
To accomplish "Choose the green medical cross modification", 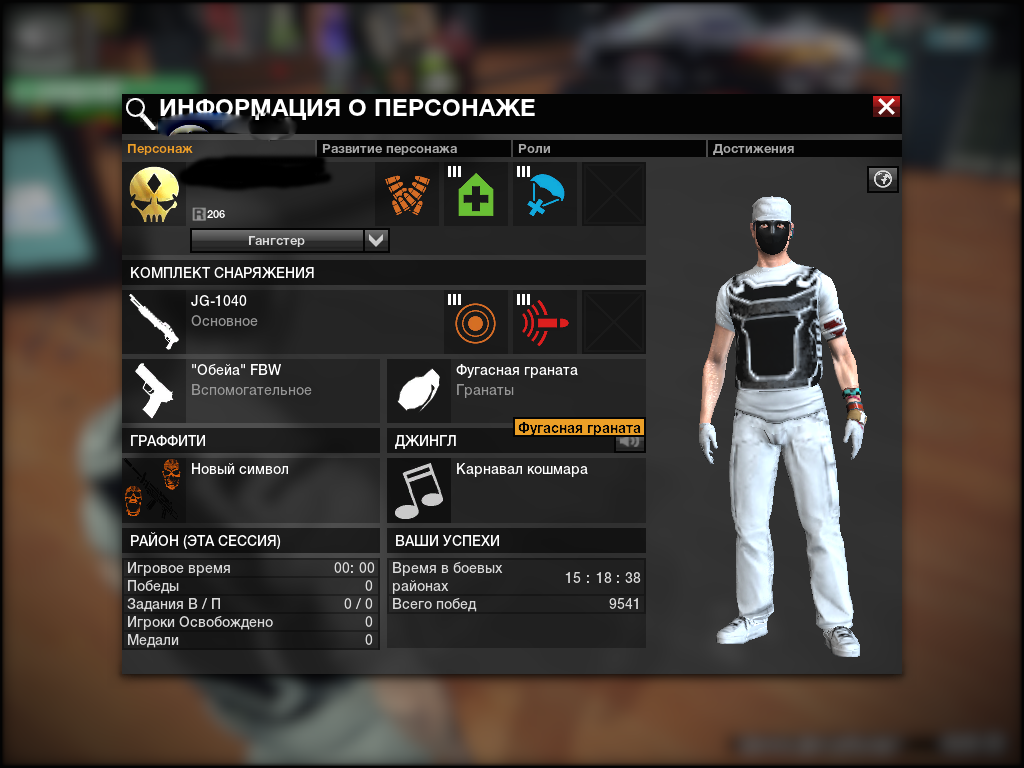I will click(476, 194).
